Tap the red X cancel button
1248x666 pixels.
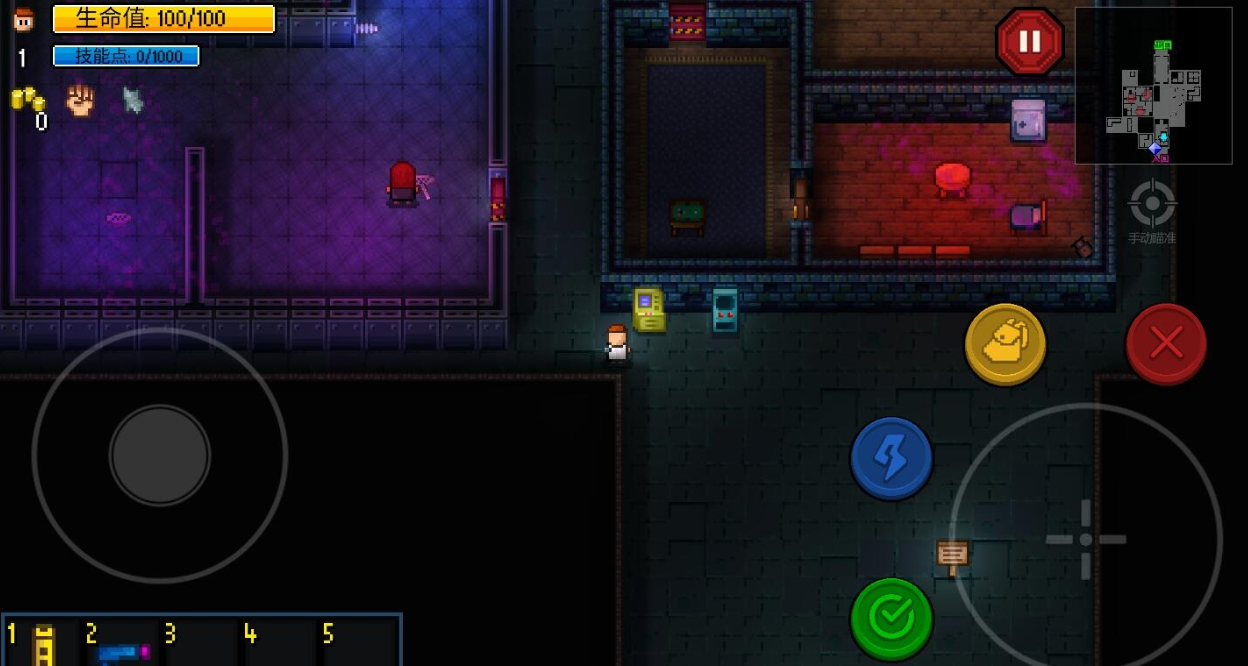1166,344
